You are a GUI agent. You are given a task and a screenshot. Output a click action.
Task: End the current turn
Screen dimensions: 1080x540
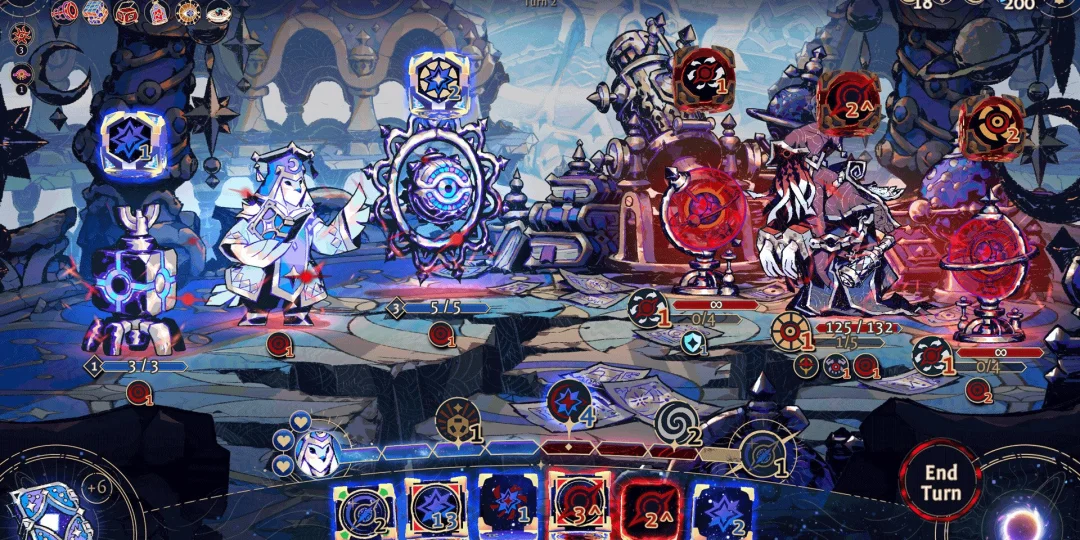(x=940, y=482)
